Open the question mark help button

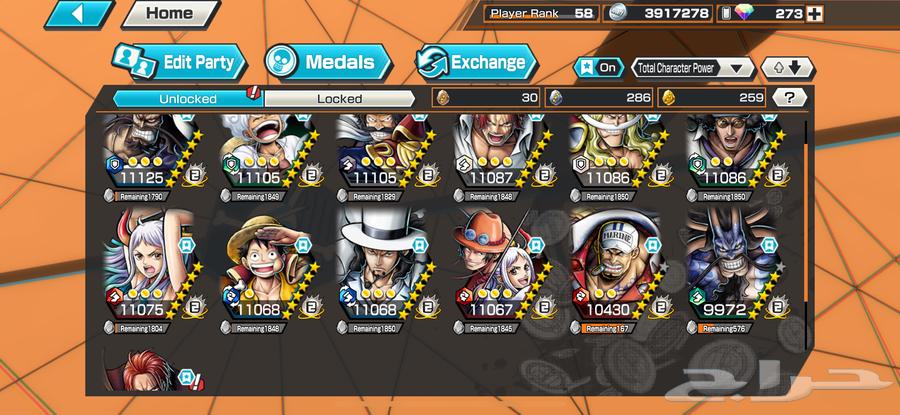click(x=790, y=97)
